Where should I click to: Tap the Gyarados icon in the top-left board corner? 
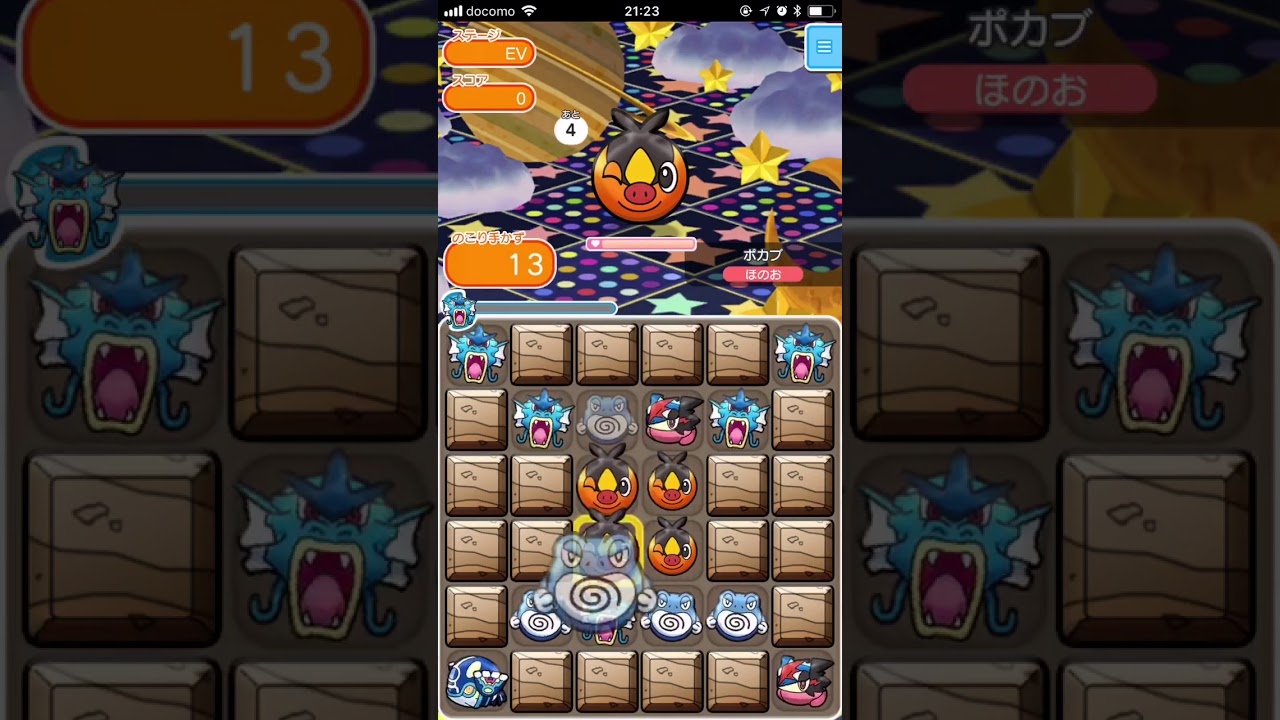(x=475, y=353)
